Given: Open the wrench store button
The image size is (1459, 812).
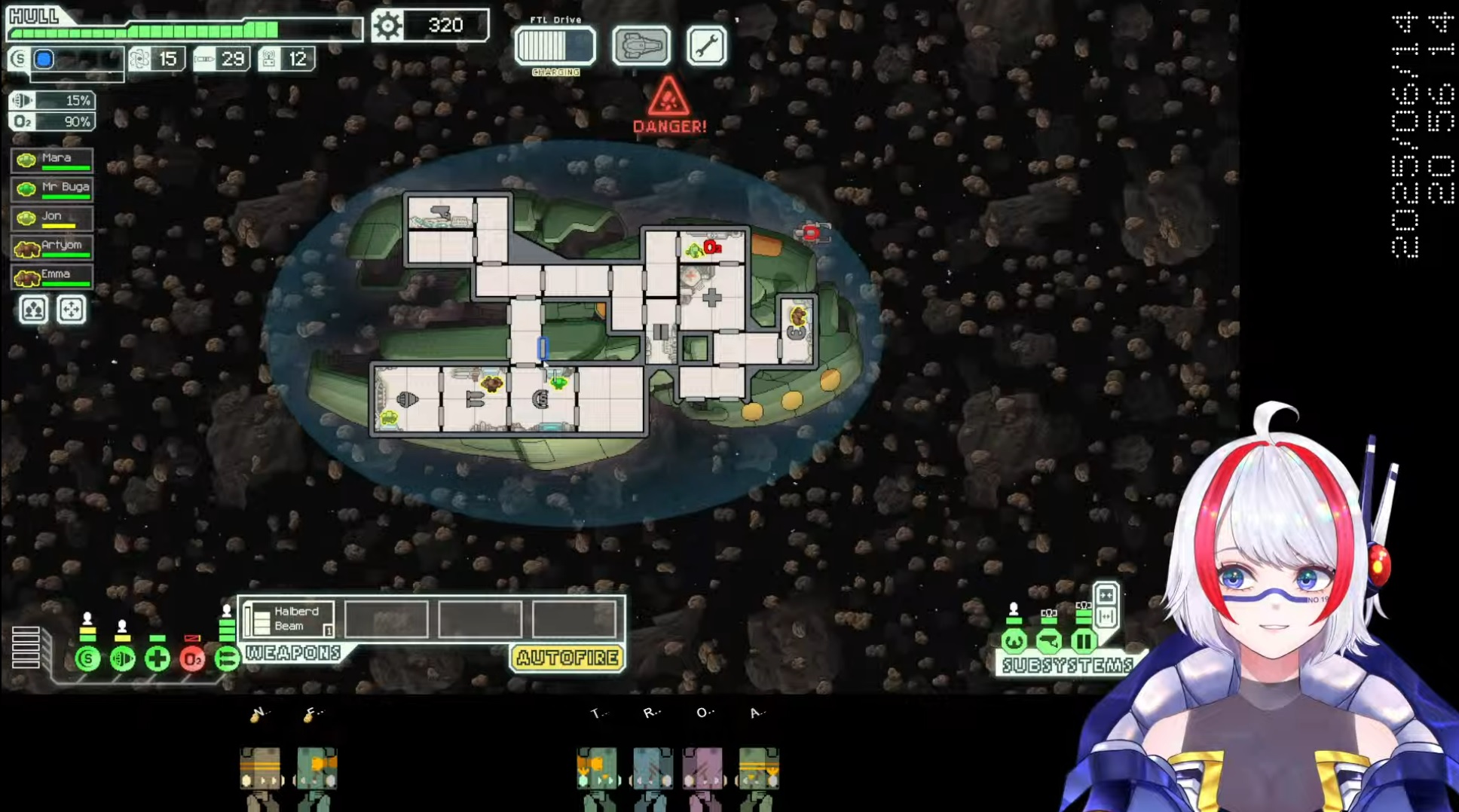Looking at the screenshot, I should tap(706, 46).
